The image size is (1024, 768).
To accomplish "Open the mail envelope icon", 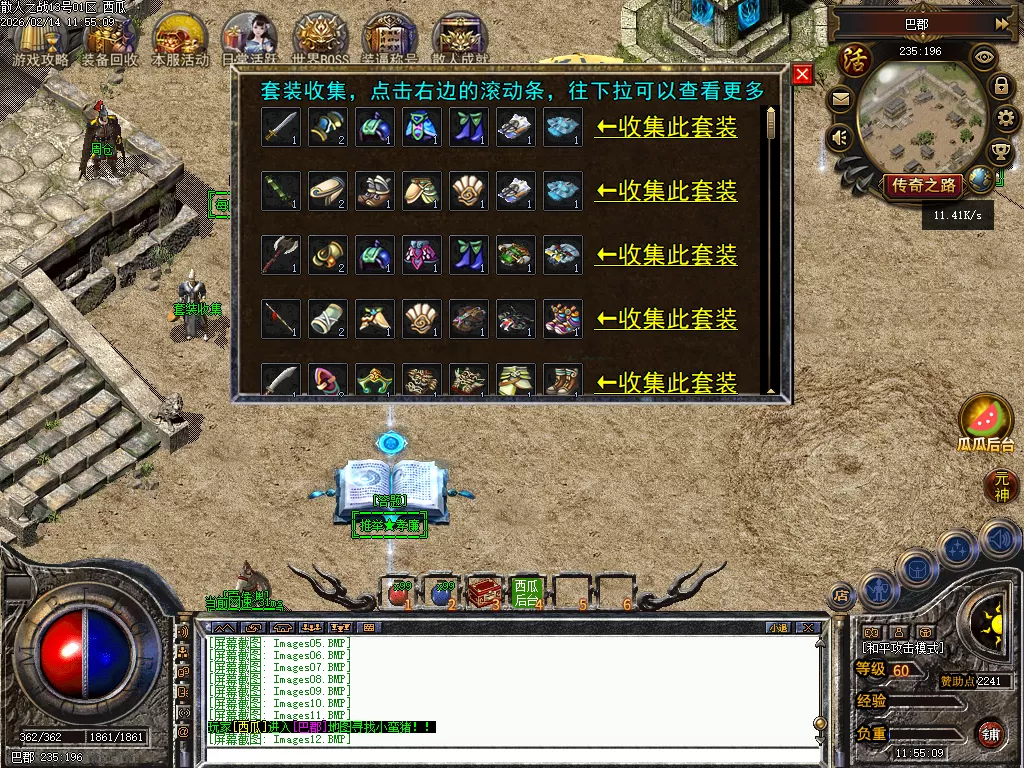I will pyautogui.click(x=840, y=100).
